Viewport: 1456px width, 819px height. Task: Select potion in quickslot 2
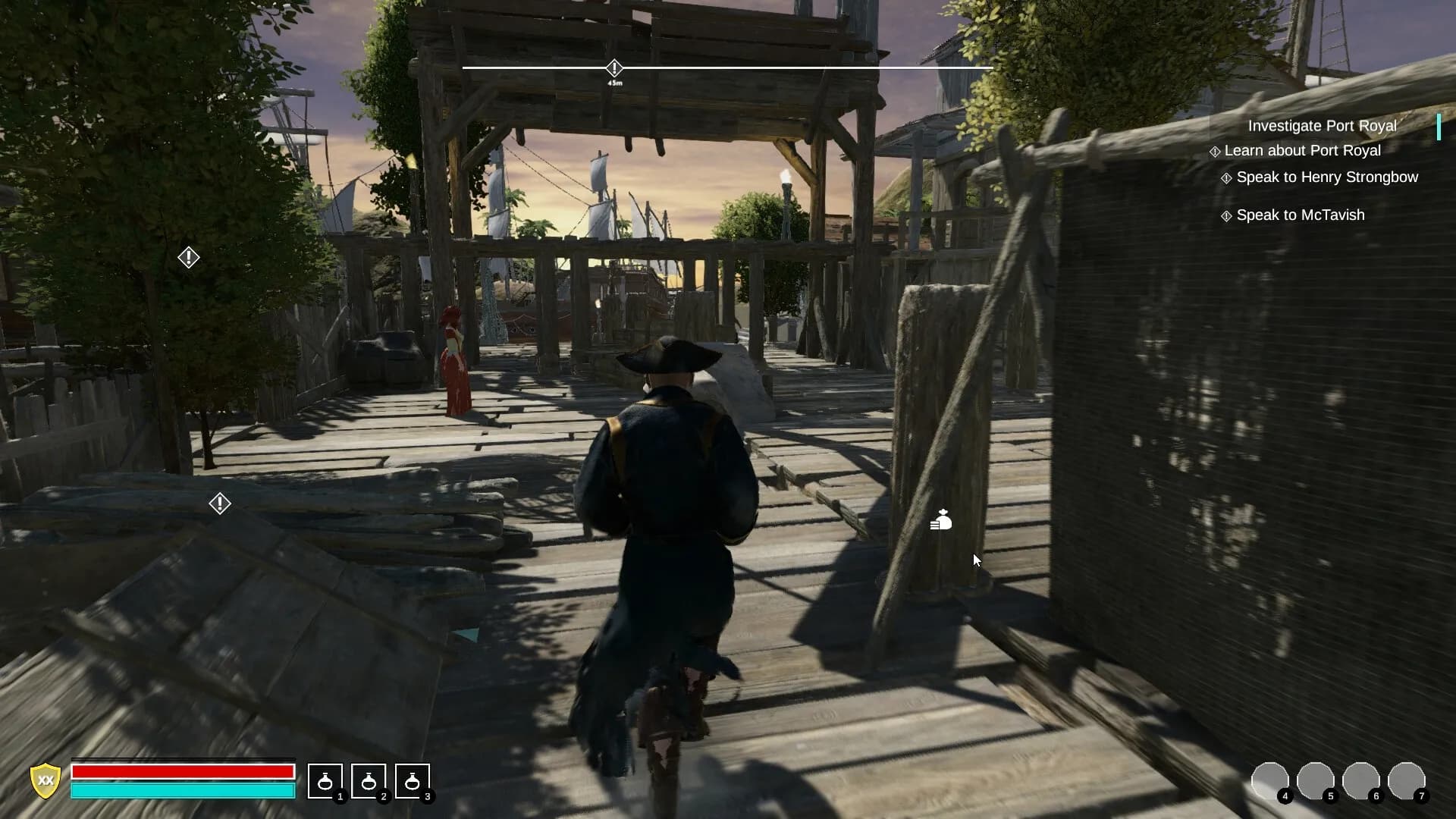369,783
